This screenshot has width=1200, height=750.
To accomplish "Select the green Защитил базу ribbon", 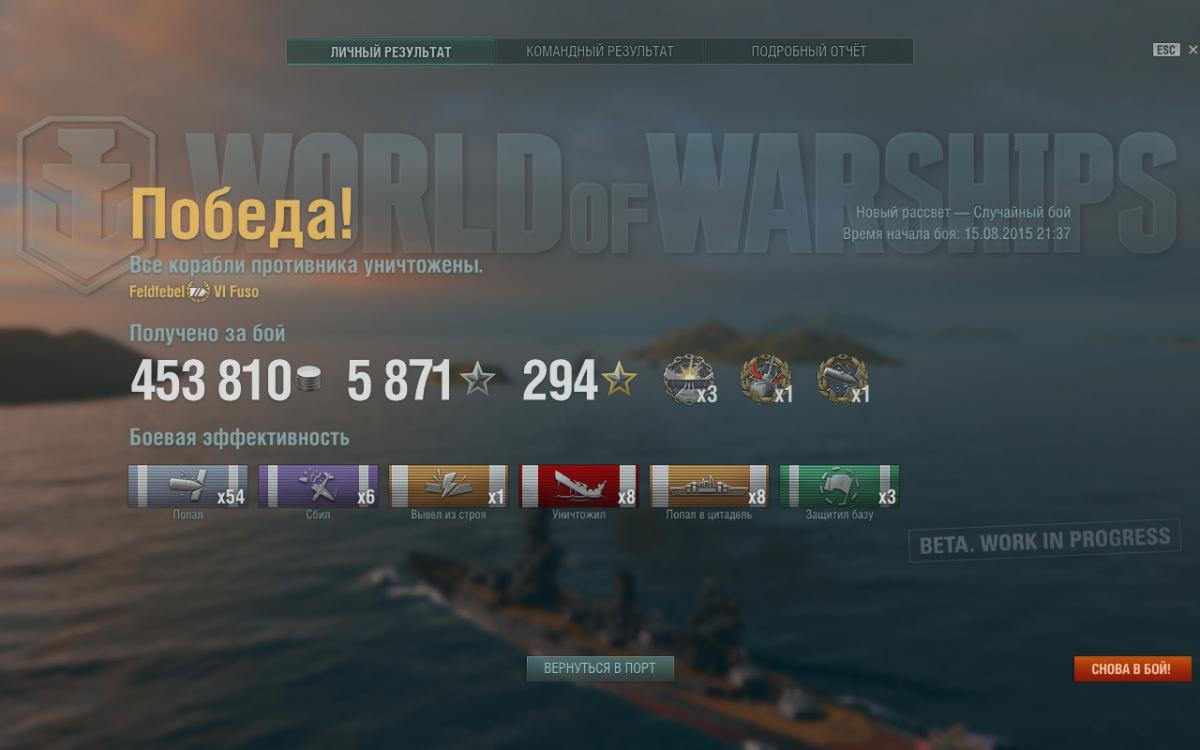I will 839,486.
